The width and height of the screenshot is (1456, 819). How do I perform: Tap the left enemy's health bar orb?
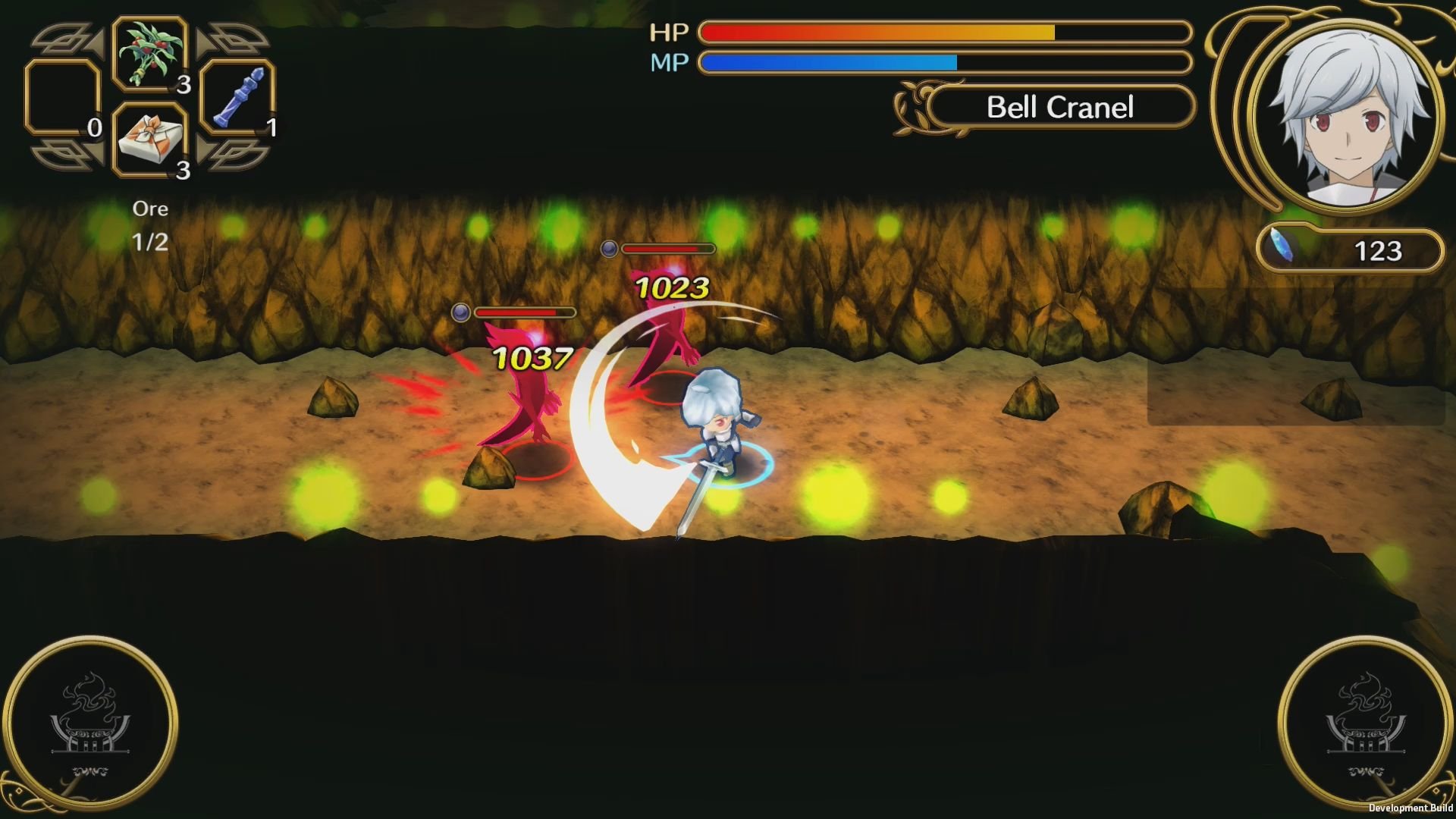[x=461, y=312]
